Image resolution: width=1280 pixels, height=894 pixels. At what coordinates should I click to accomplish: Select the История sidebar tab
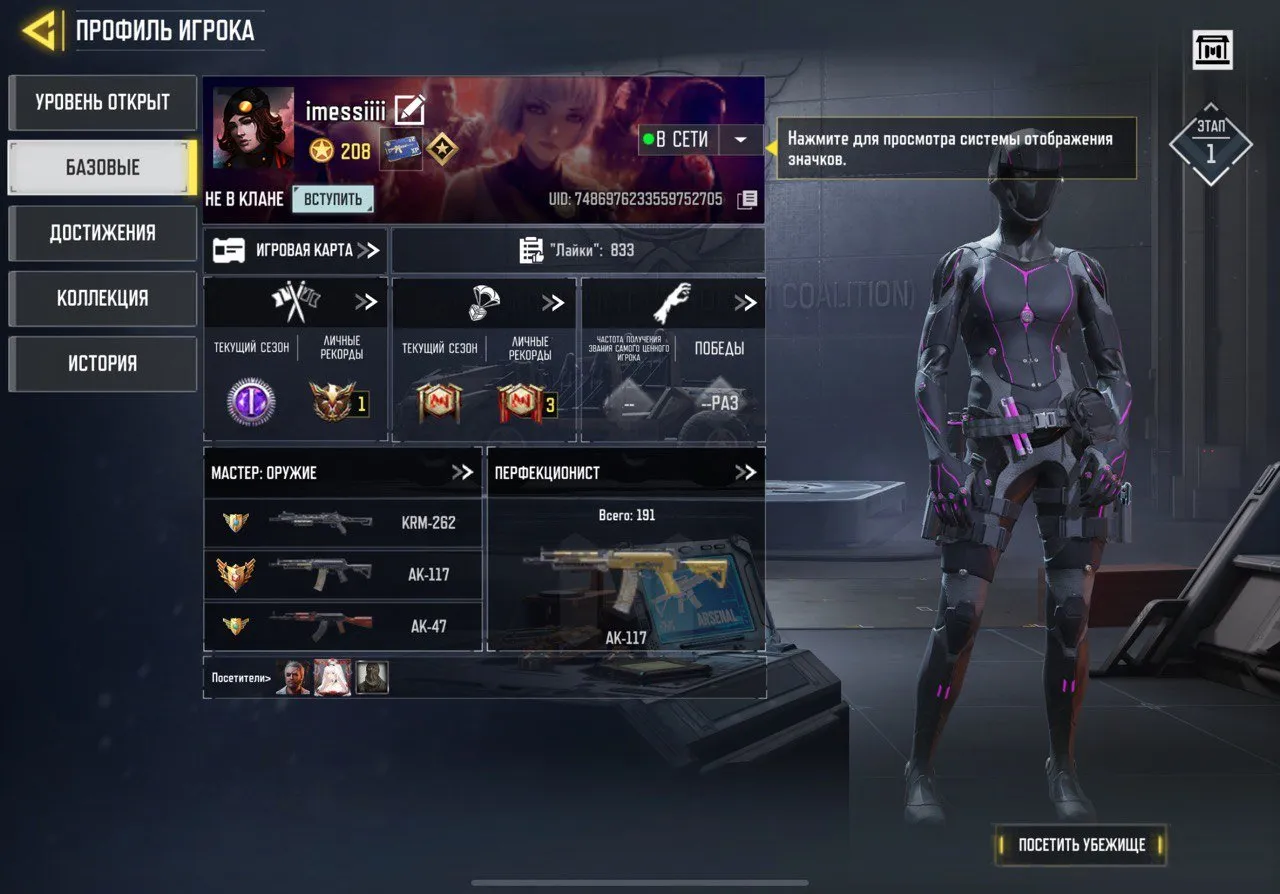(x=101, y=363)
